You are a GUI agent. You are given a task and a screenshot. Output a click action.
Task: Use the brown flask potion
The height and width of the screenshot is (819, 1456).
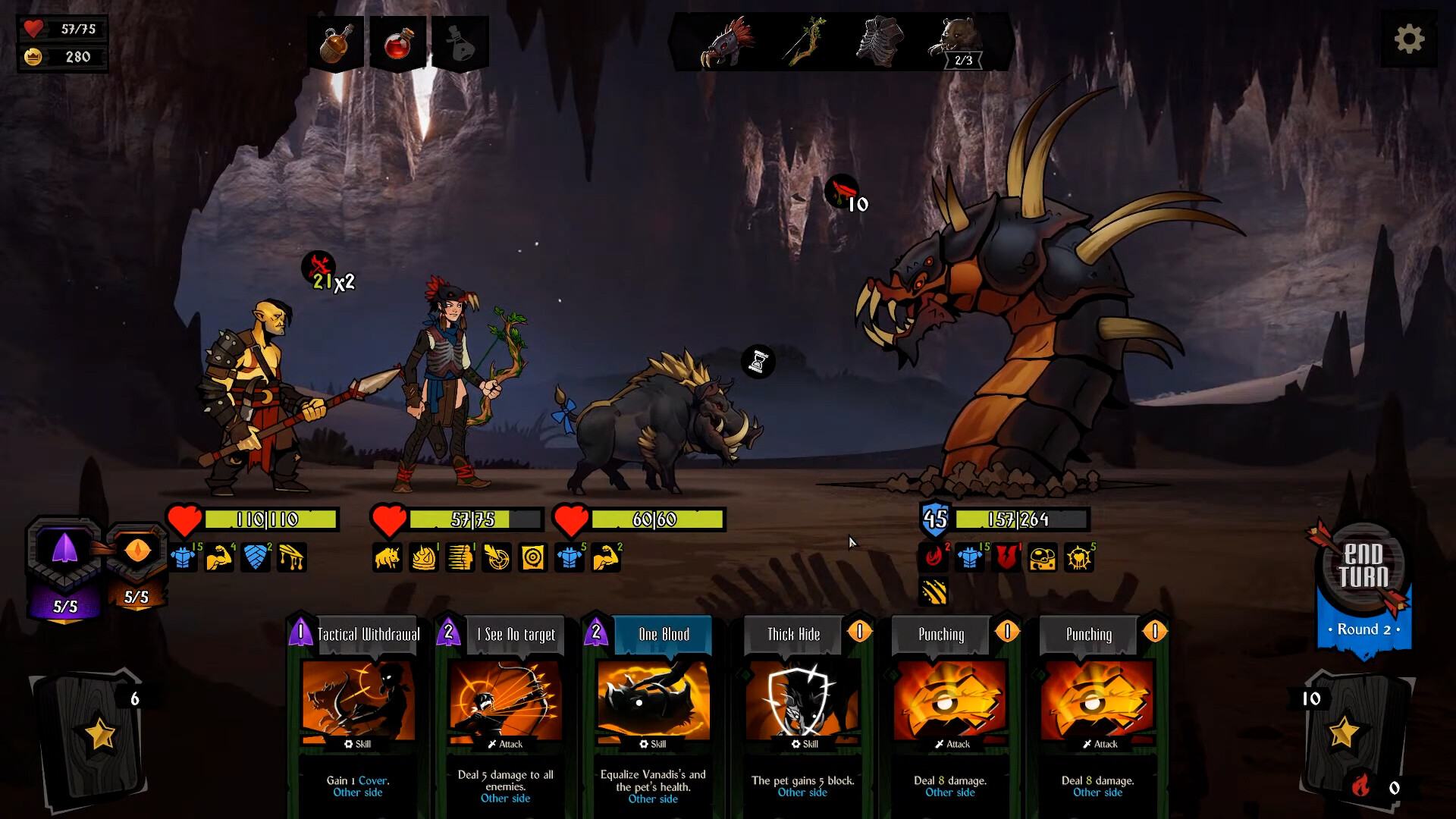pyautogui.click(x=336, y=44)
